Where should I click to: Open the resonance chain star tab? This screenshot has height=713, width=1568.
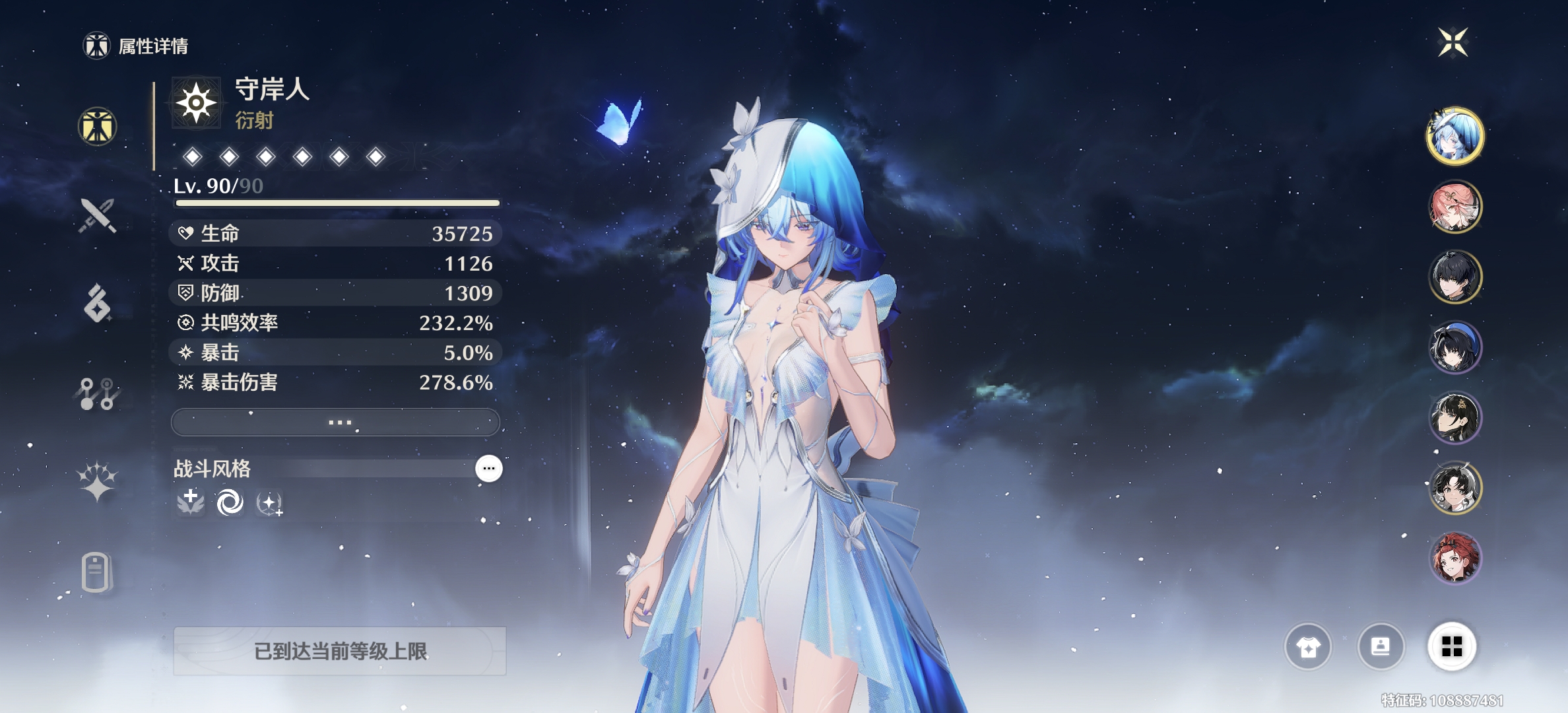click(98, 481)
